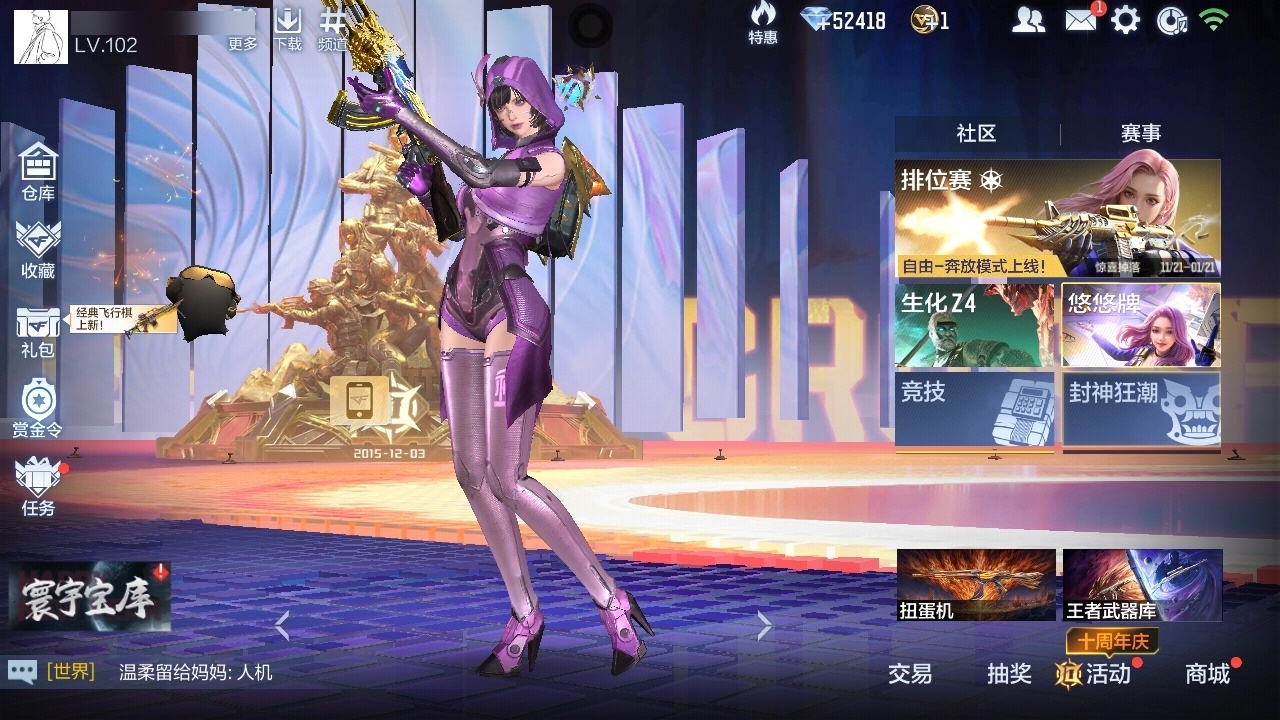Open the 扭蛋机 gacha machine
The height and width of the screenshot is (720, 1280).
pos(976,585)
